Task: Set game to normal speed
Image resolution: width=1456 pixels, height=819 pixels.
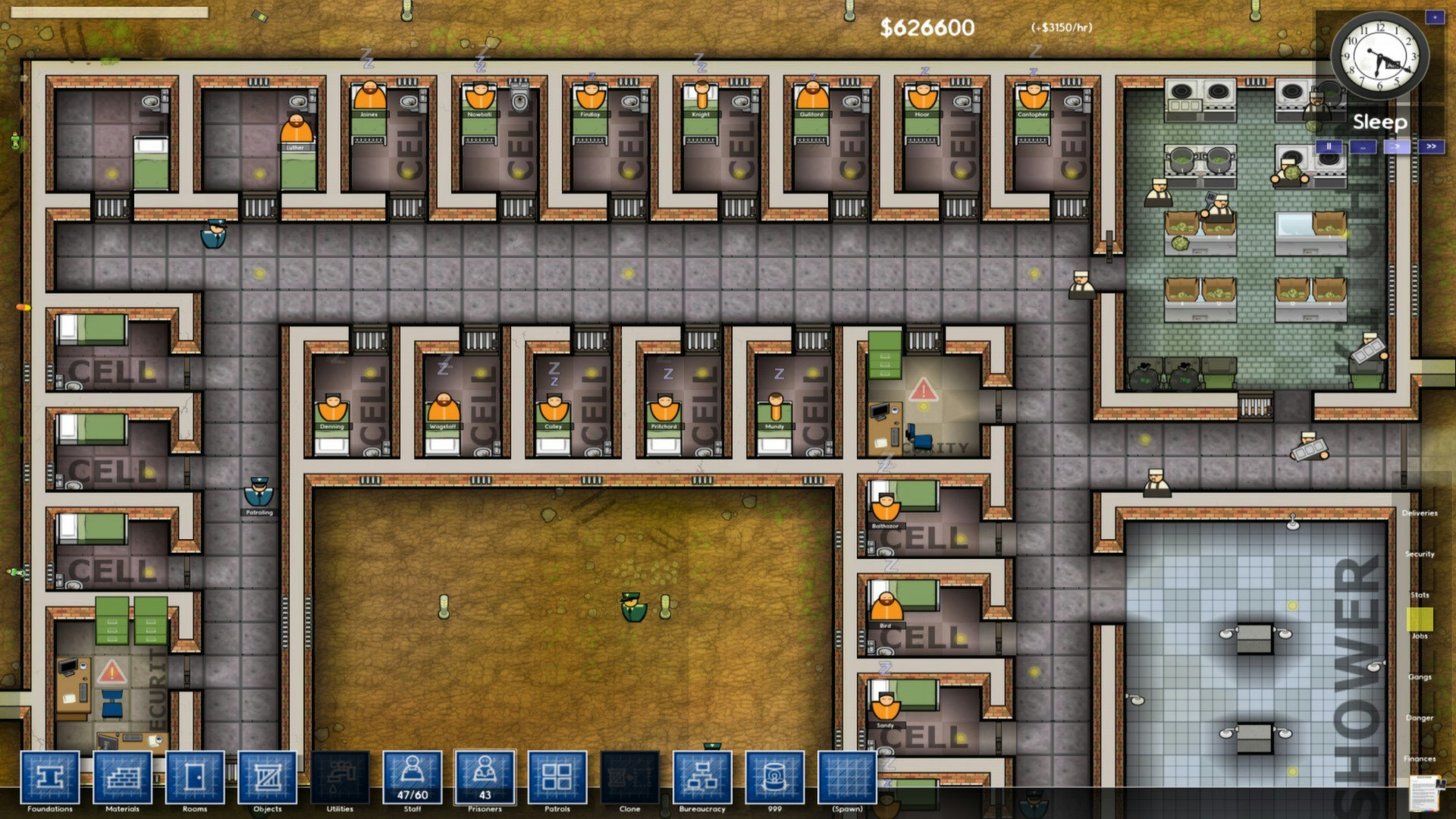Action: 1398,145
